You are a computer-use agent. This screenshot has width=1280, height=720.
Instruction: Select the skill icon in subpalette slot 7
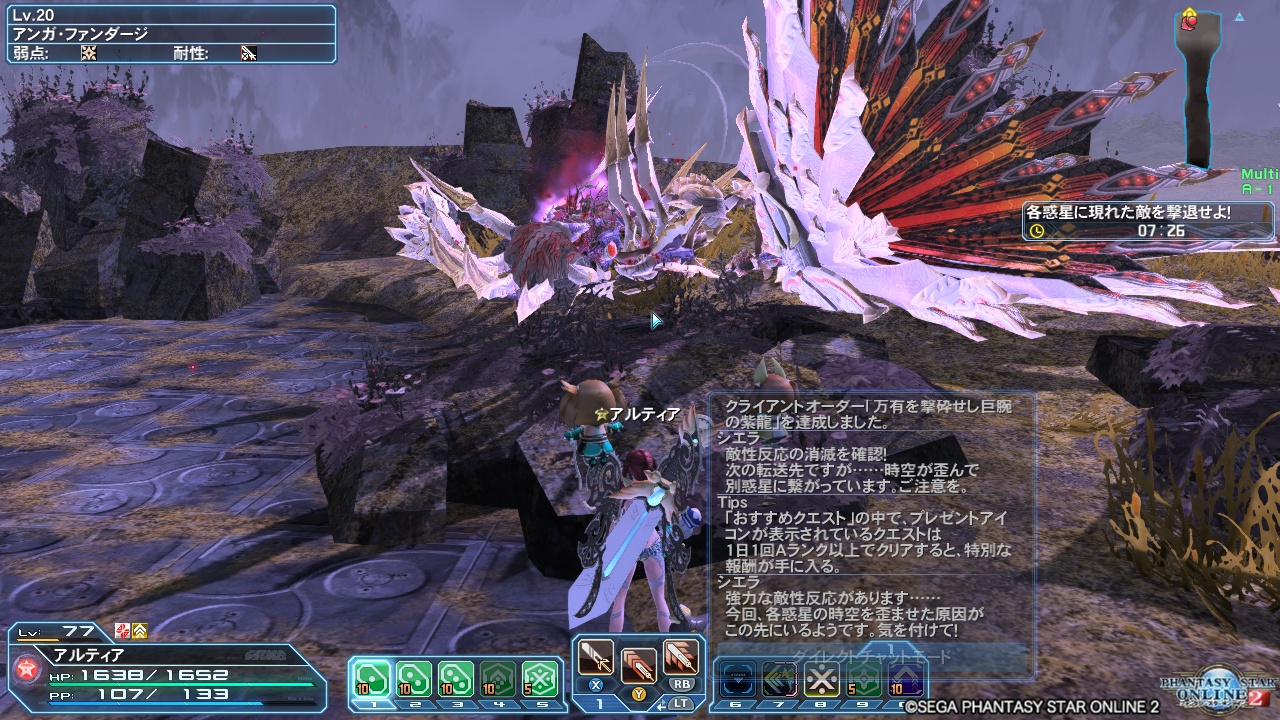(x=780, y=678)
